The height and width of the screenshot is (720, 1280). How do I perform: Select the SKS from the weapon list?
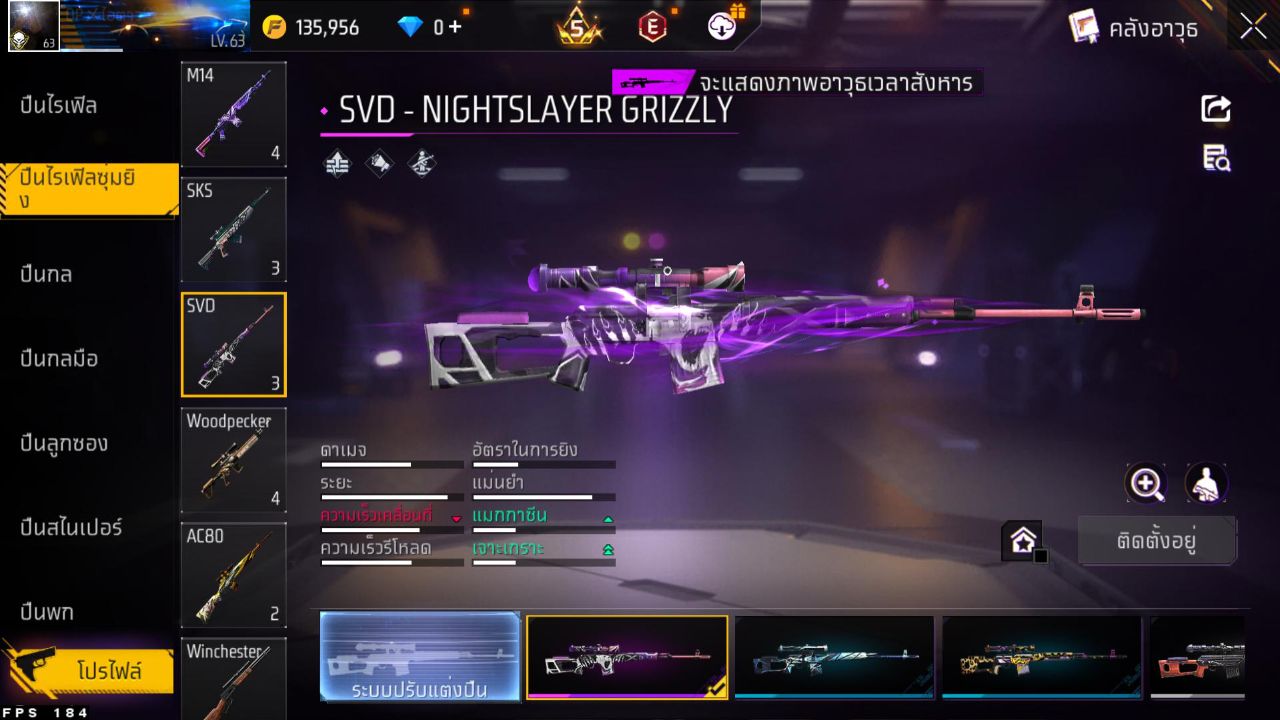[x=233, y=230]
